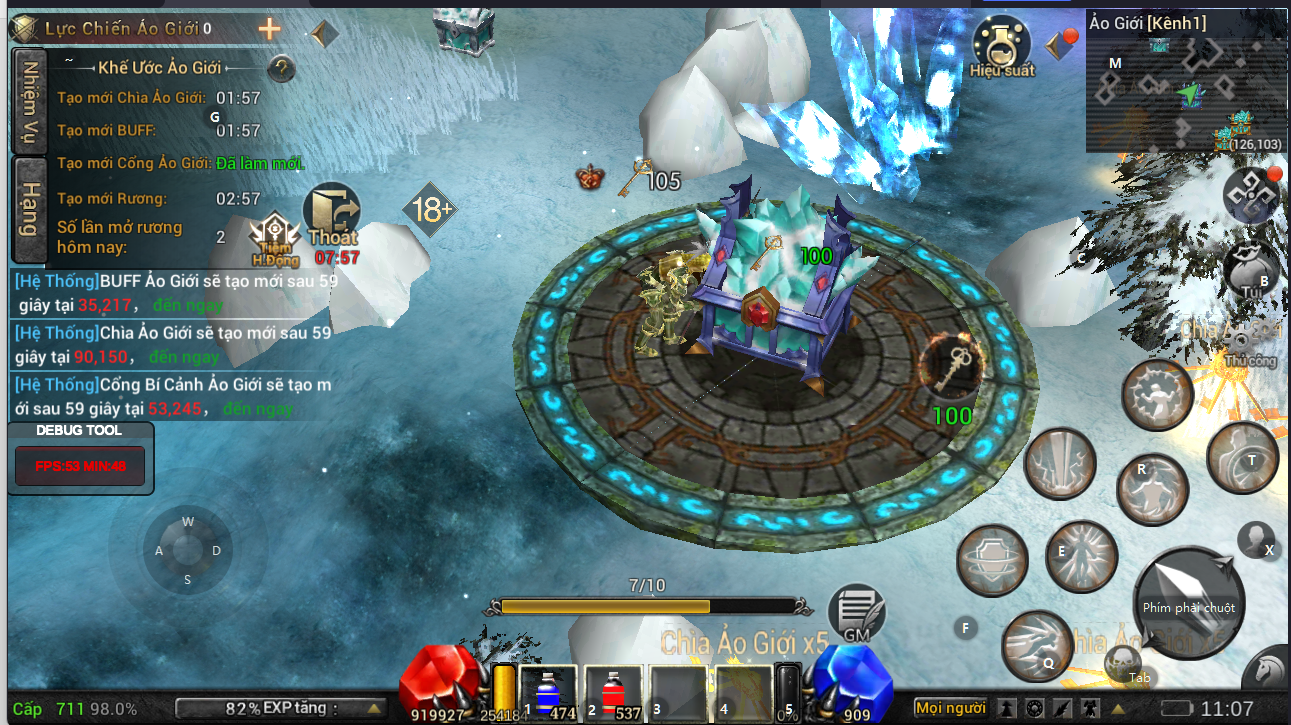The width and height of the screenshot is (1291, 725).
Task: Open the question mark help for Khế Ước Ảo Giới
Action: 283,68
